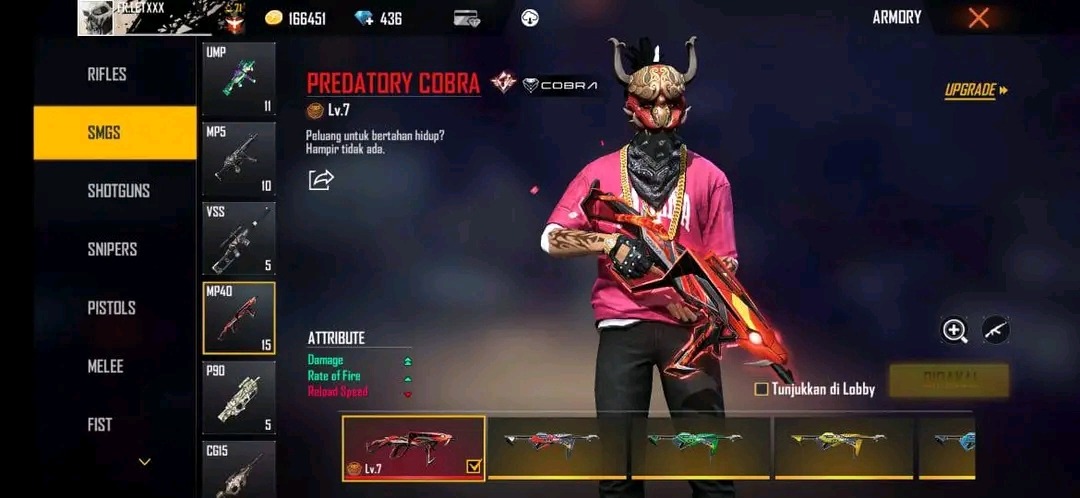1080x498 pixels.
Task: Open the Melee weapon category
Action: pyautogui.click(x=105, y=366)
